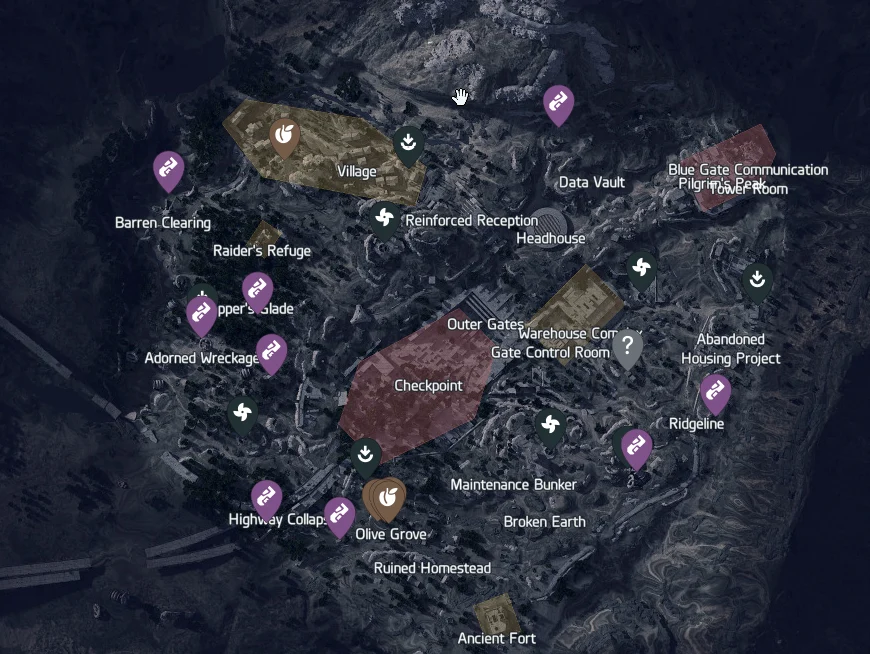Open the brown leaf marker above Olive Grove
Viewport: 870px width, 654px height.
pos(385,497)
